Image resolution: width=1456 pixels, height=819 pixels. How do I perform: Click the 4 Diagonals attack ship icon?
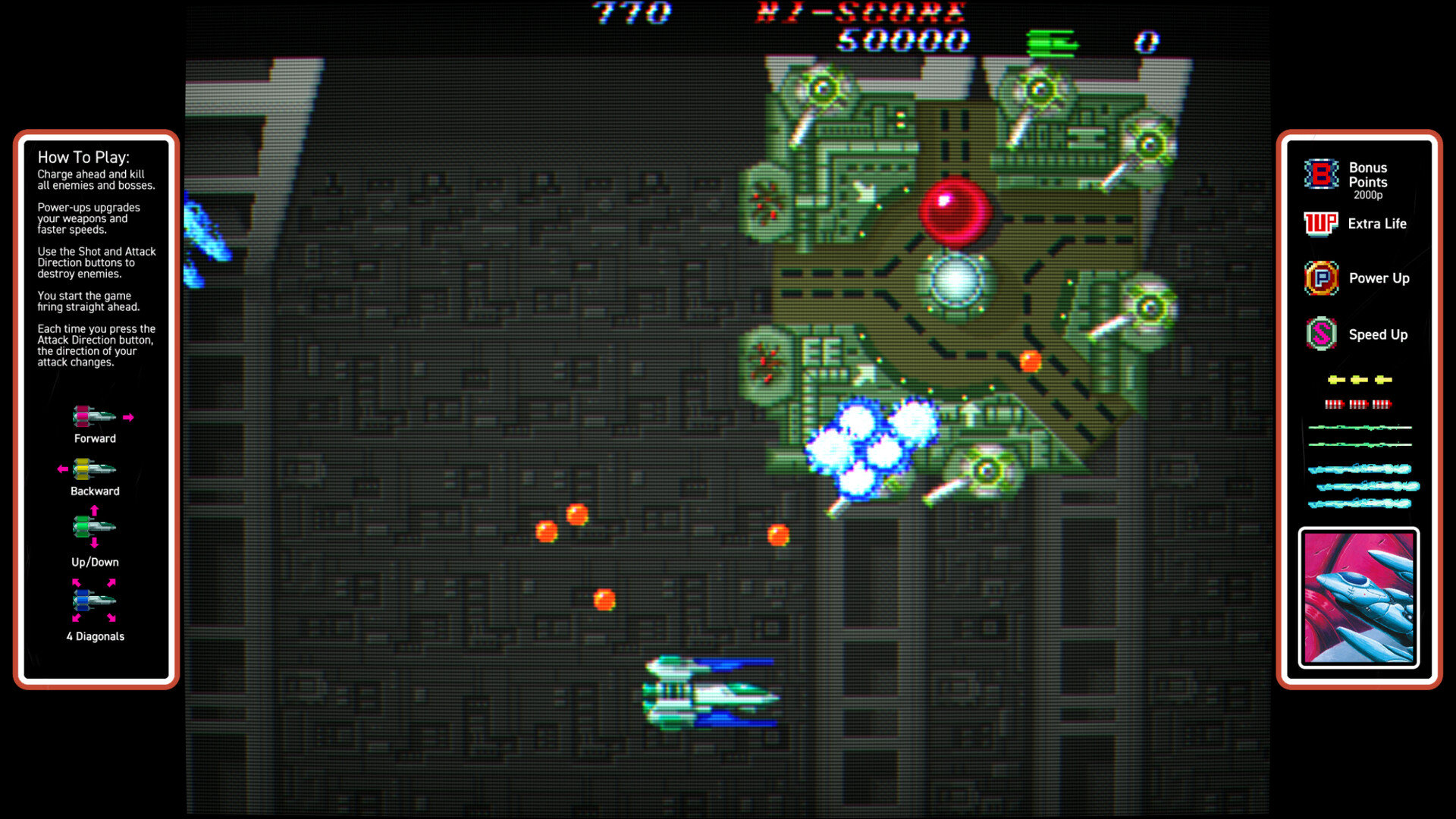[x=93, y=600]
